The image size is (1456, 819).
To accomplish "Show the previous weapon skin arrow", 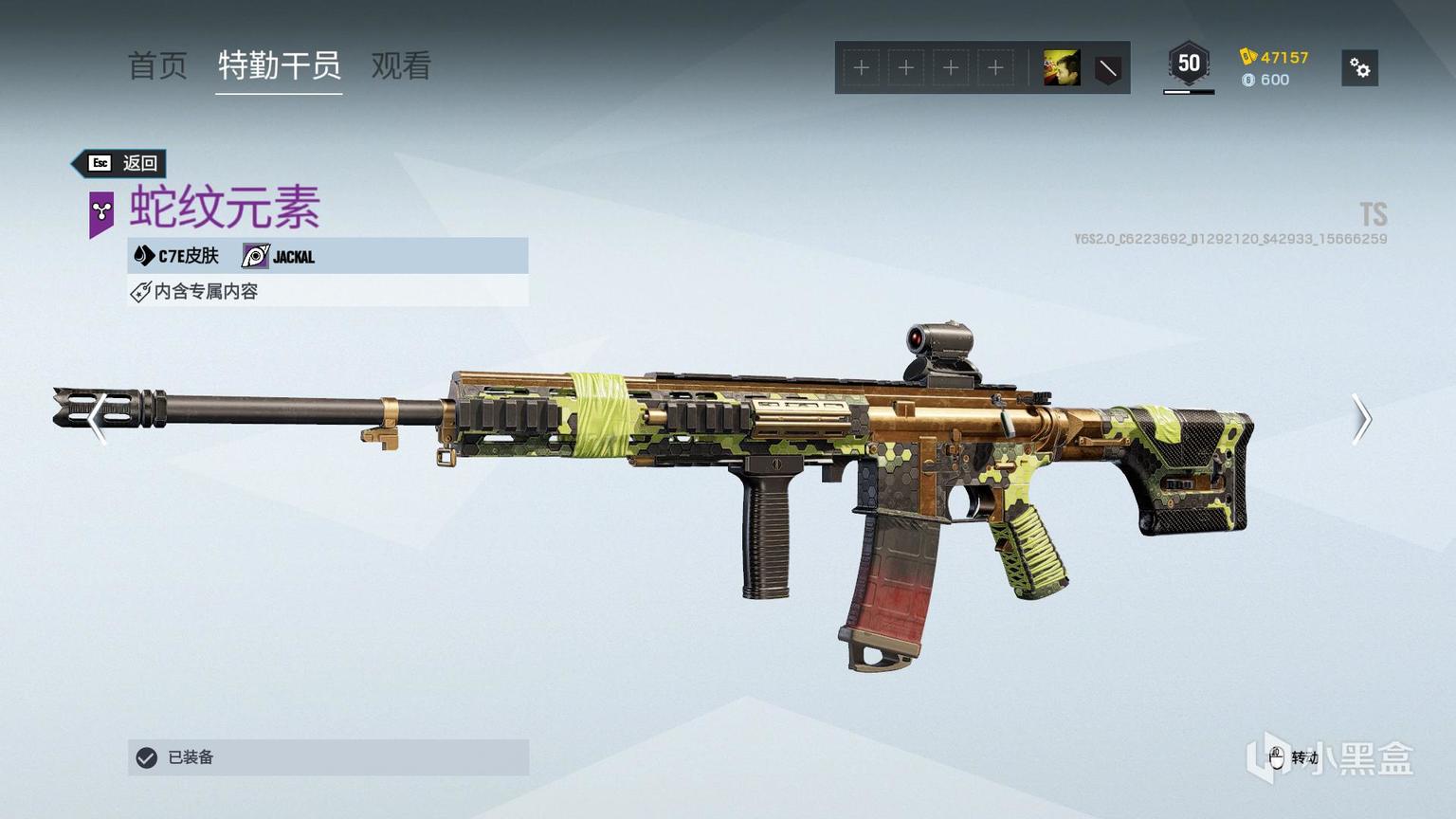I will point(96,419).
